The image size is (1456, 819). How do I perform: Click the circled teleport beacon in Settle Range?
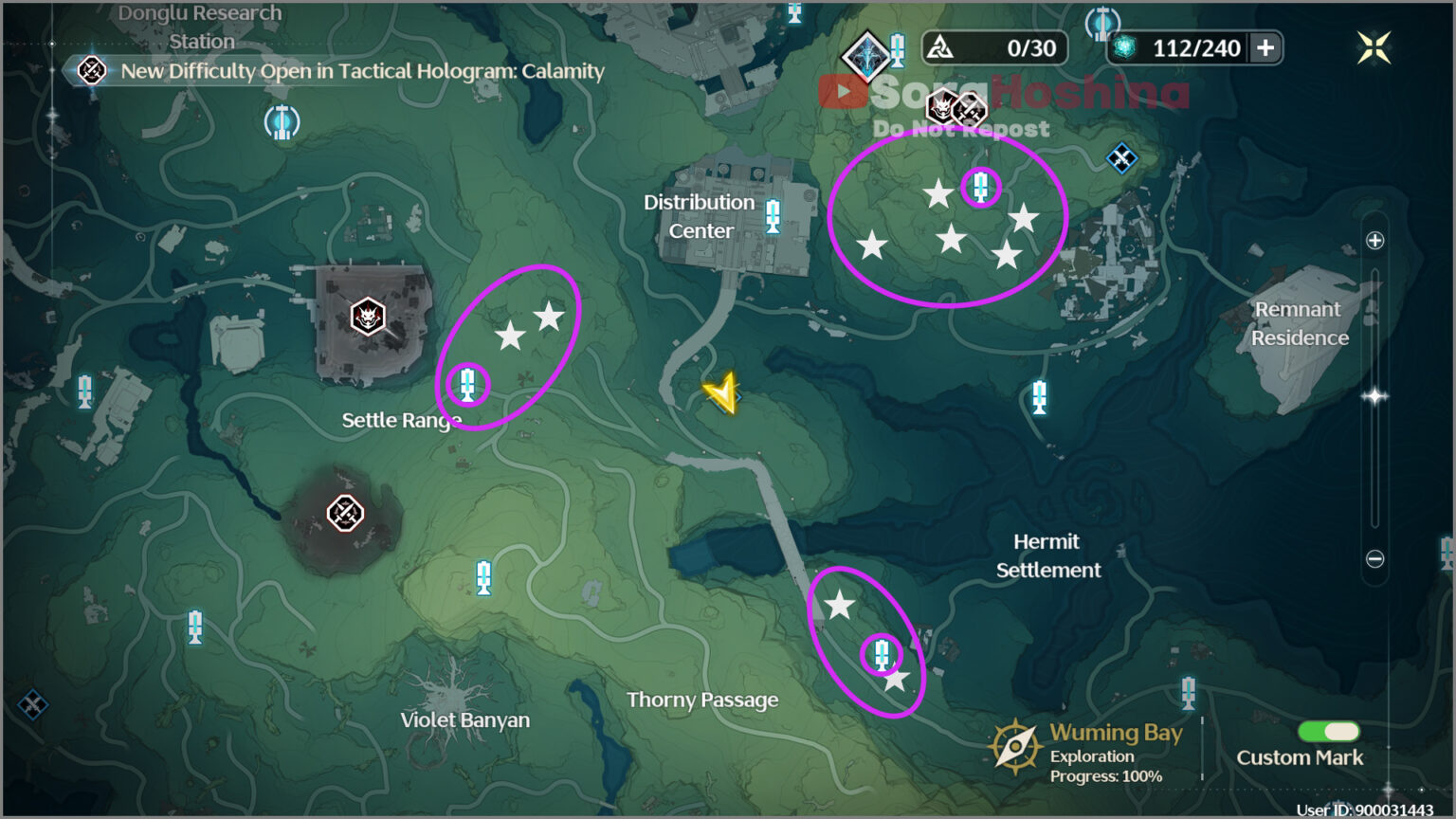pos(467,383)
